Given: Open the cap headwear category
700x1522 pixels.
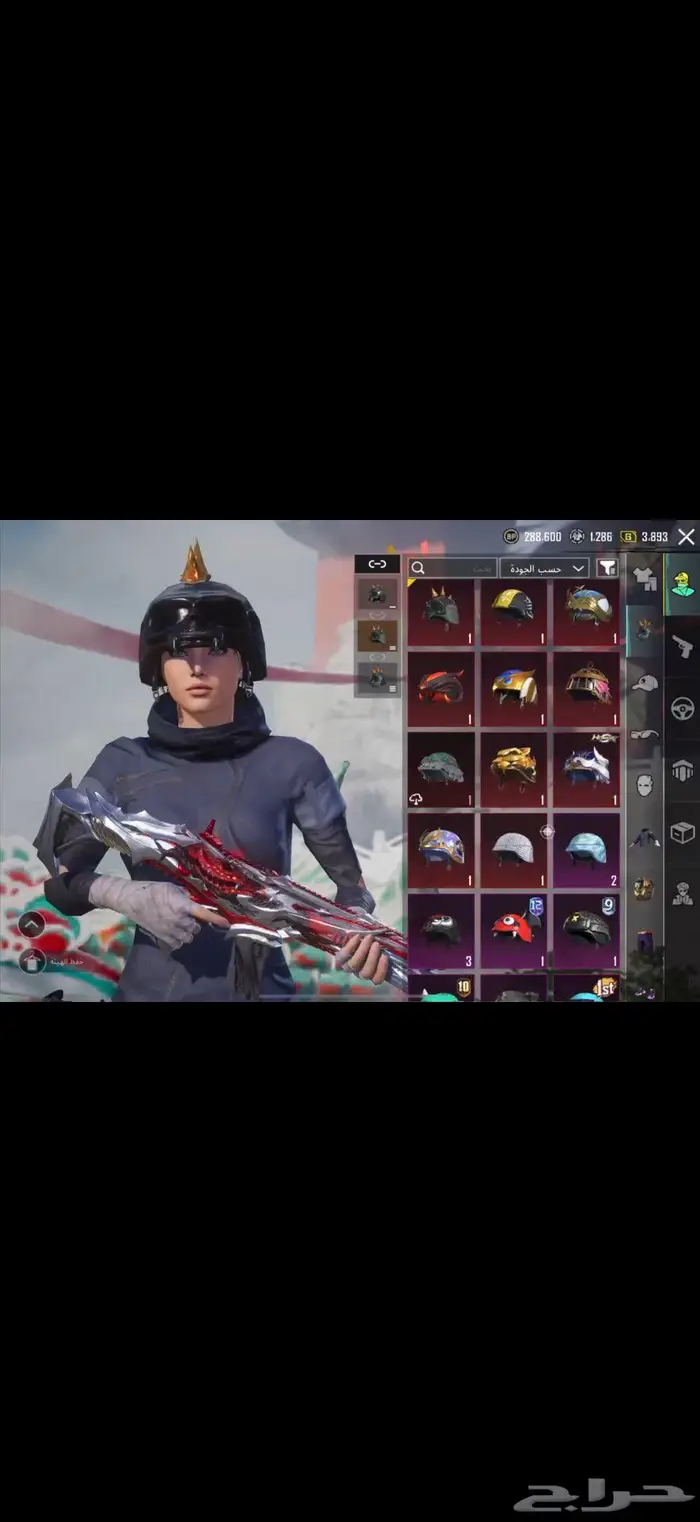Looking at the screenshot, I should point(644,683).
